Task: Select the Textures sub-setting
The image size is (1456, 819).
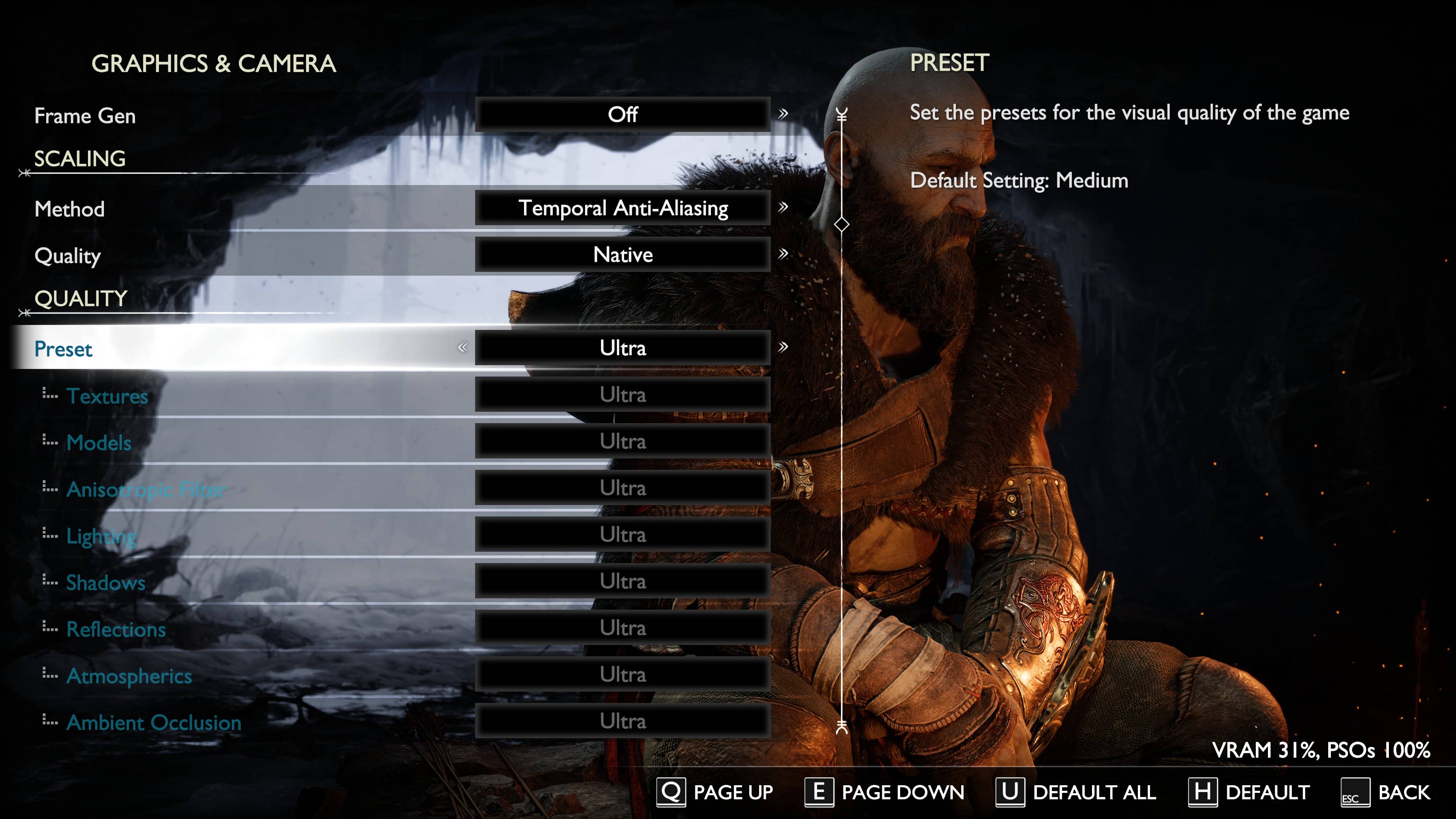Action: [107, 395]
